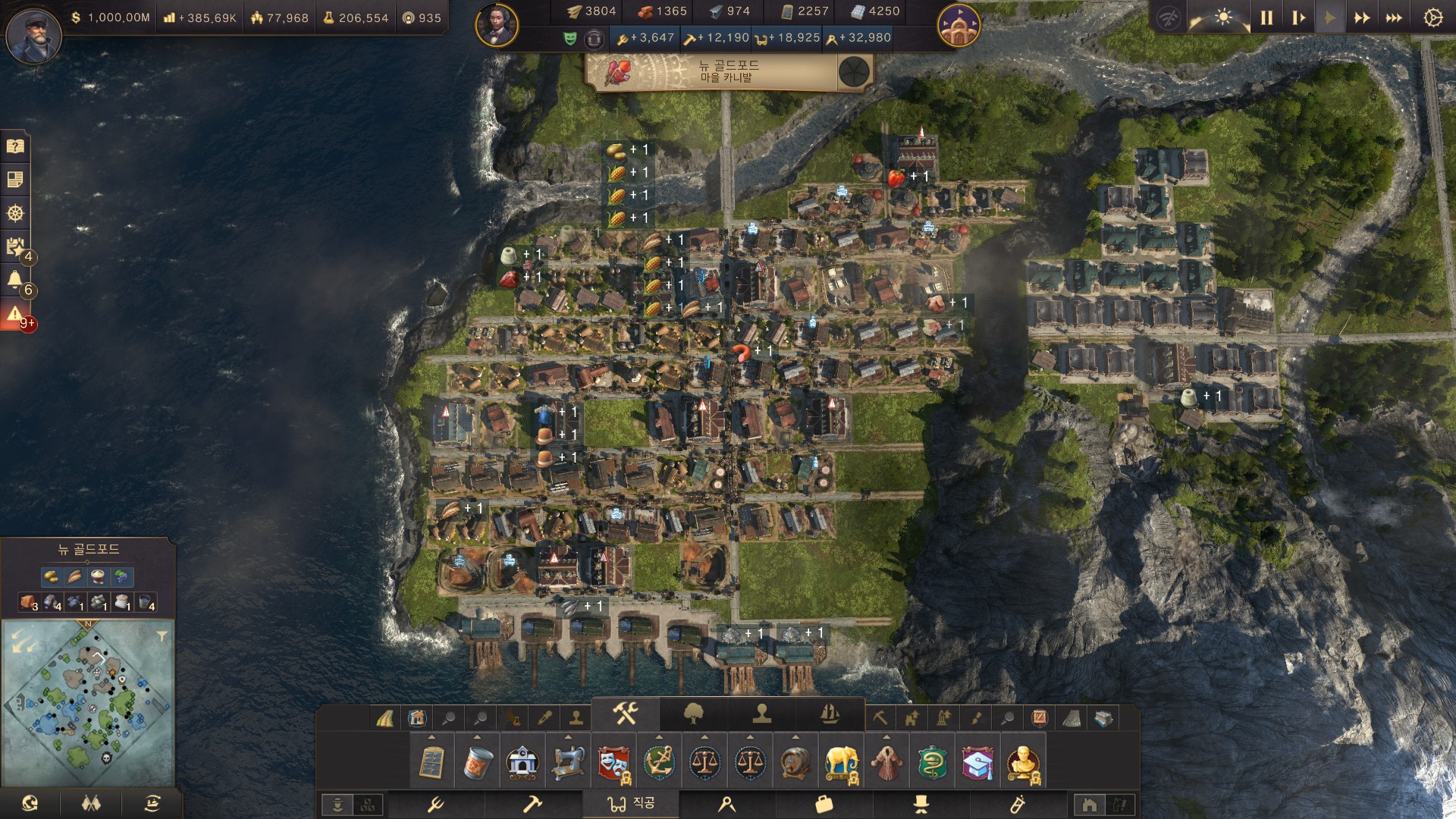The width and height of the screenshot is (1456, 819).
Task: Open the tree category in build menu
Action: 693,713
